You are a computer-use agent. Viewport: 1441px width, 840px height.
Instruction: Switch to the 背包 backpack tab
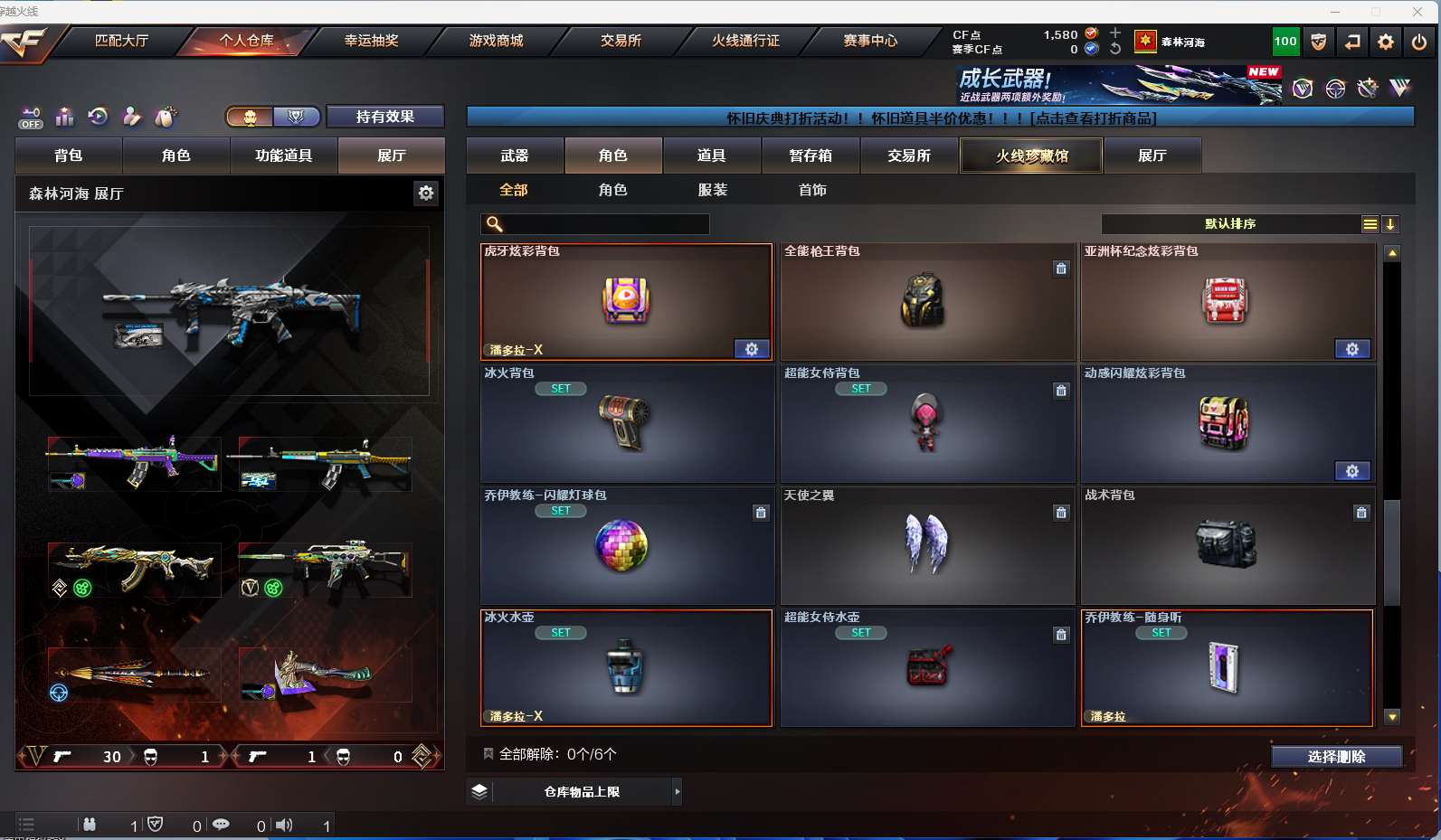click(x=69, y=156)
